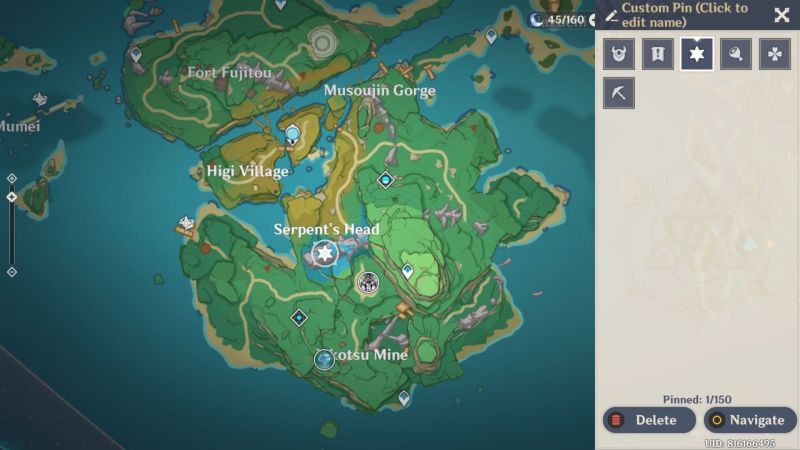Delete the selected custom pin

point(648,420)
